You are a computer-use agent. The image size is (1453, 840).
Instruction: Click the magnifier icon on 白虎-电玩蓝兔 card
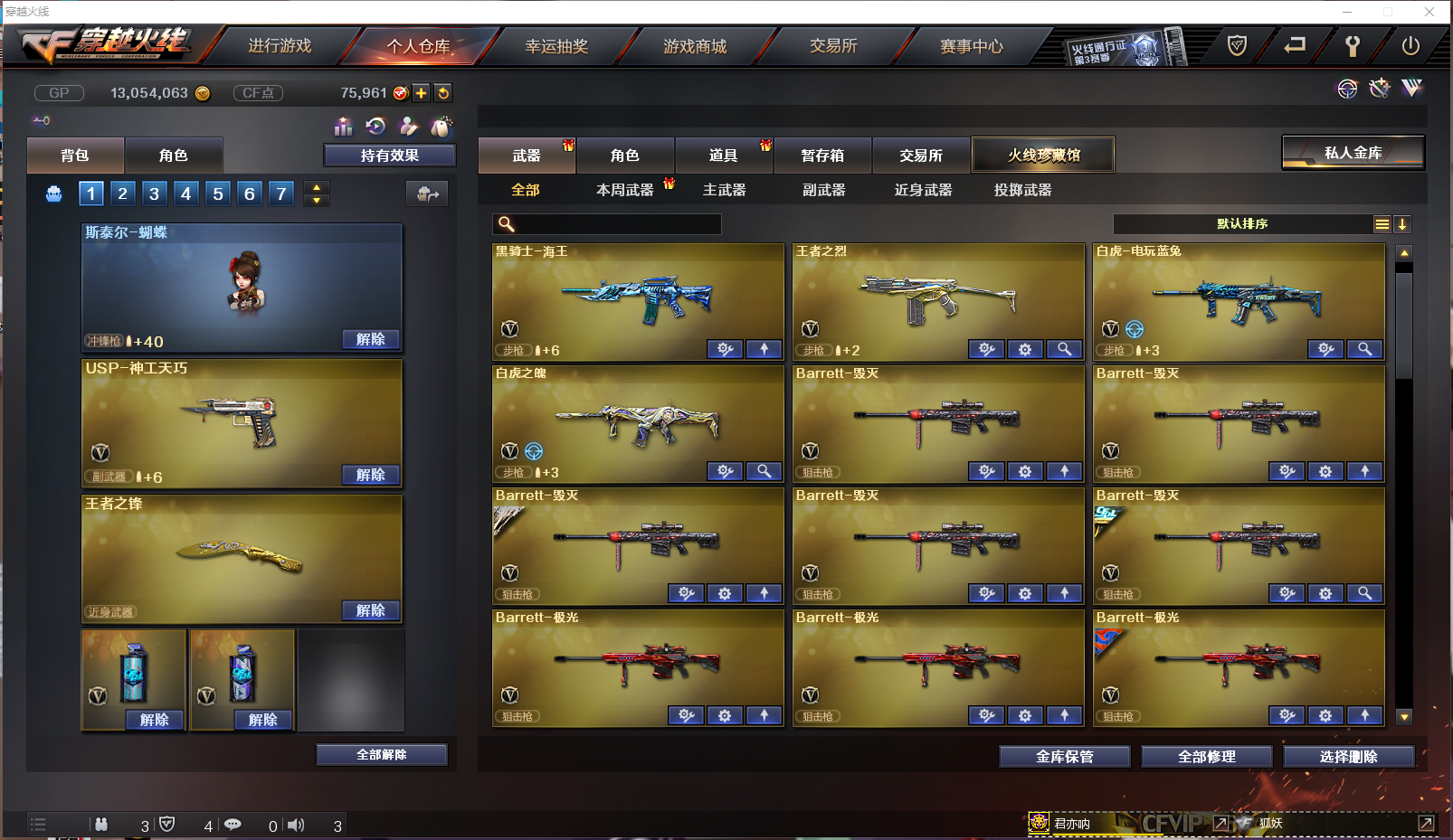pos(1365,349)
